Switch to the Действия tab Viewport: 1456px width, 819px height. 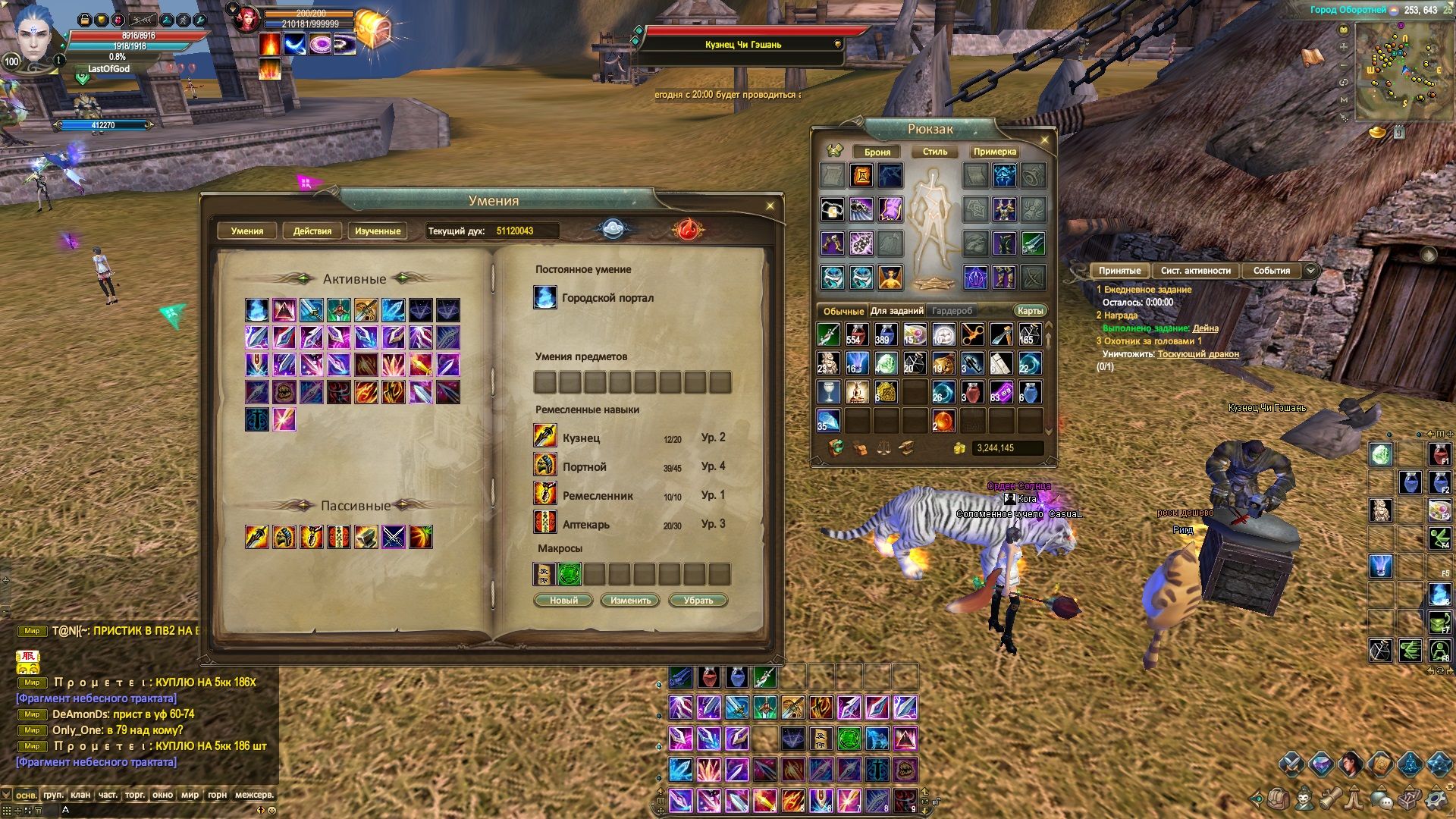point(312,231)
